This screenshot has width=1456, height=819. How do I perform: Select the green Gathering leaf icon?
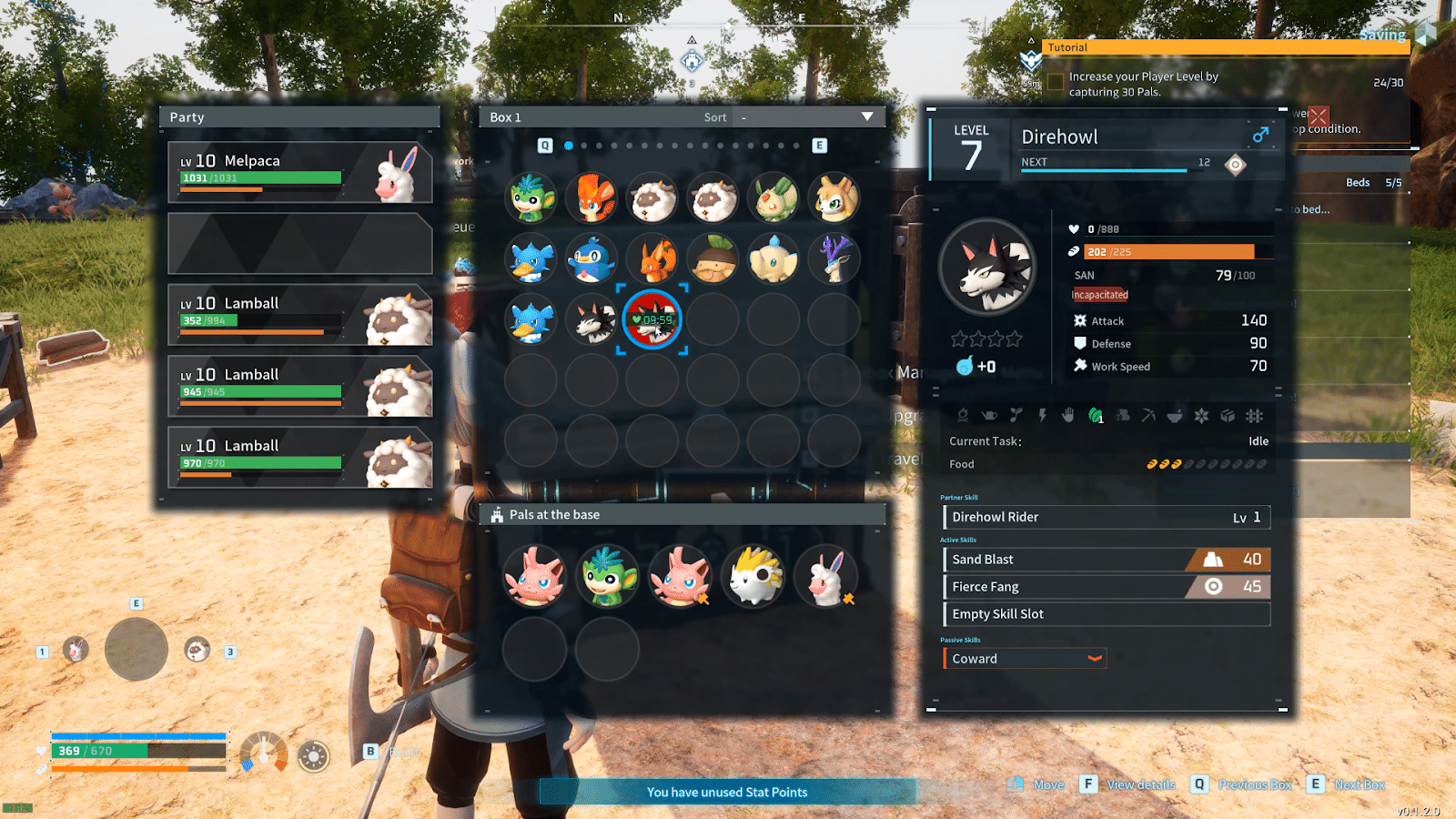(1094, 416)
